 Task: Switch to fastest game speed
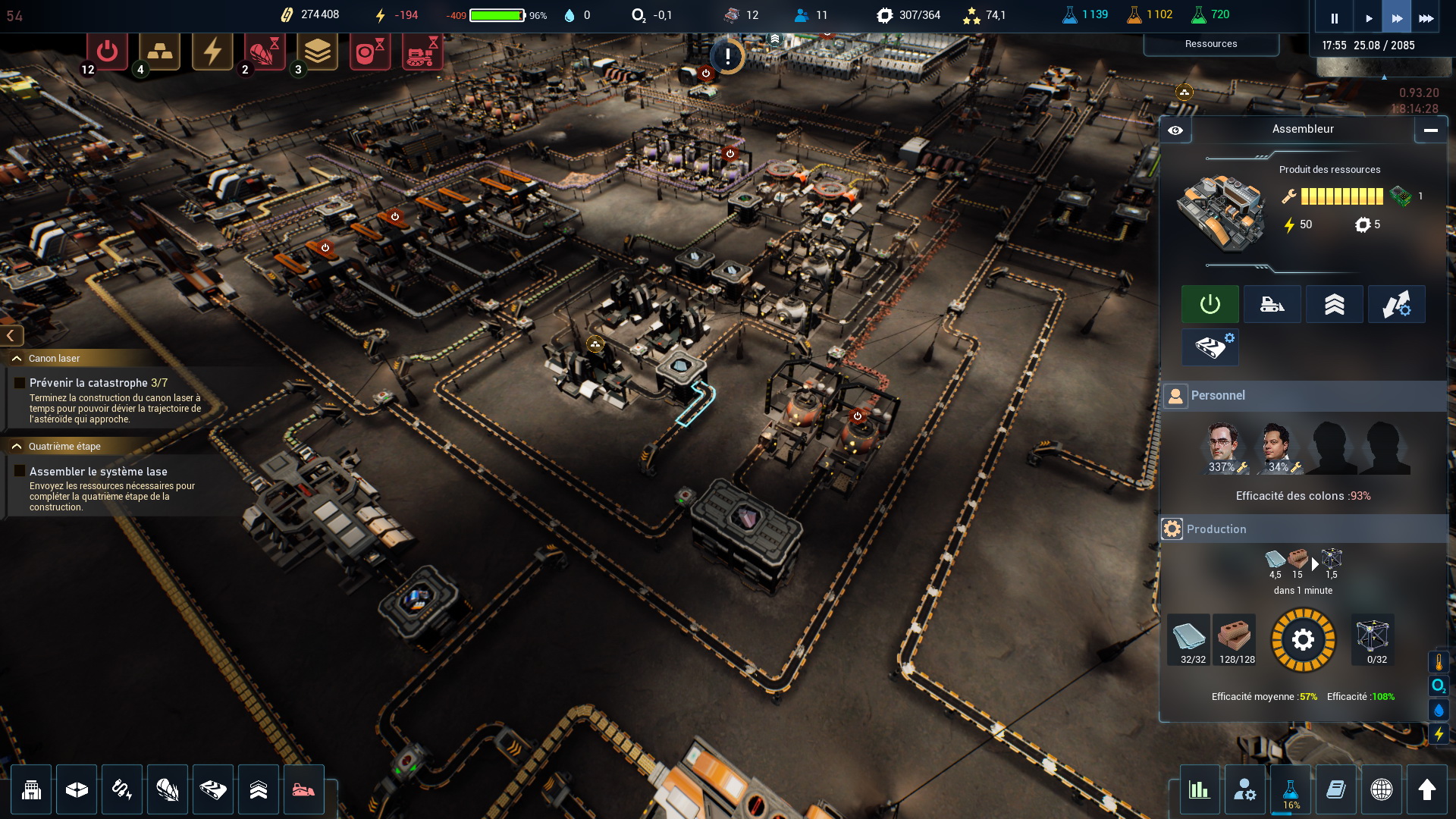point(1426,18)
